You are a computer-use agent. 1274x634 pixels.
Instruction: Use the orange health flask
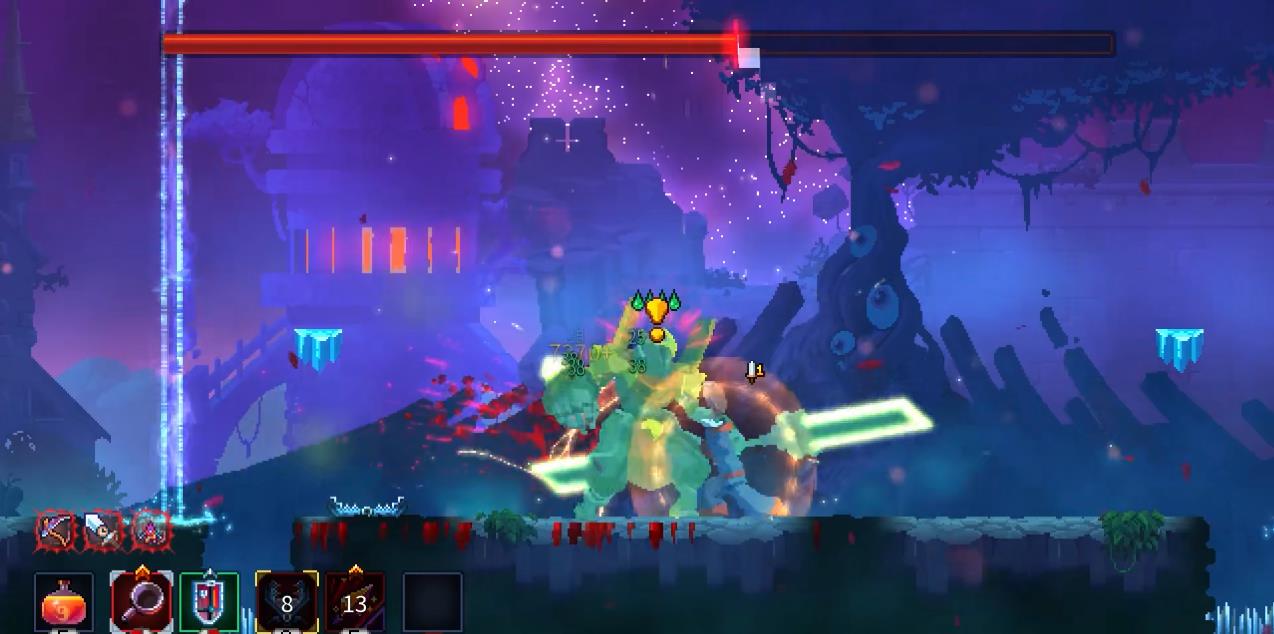[x=65, y=603]
